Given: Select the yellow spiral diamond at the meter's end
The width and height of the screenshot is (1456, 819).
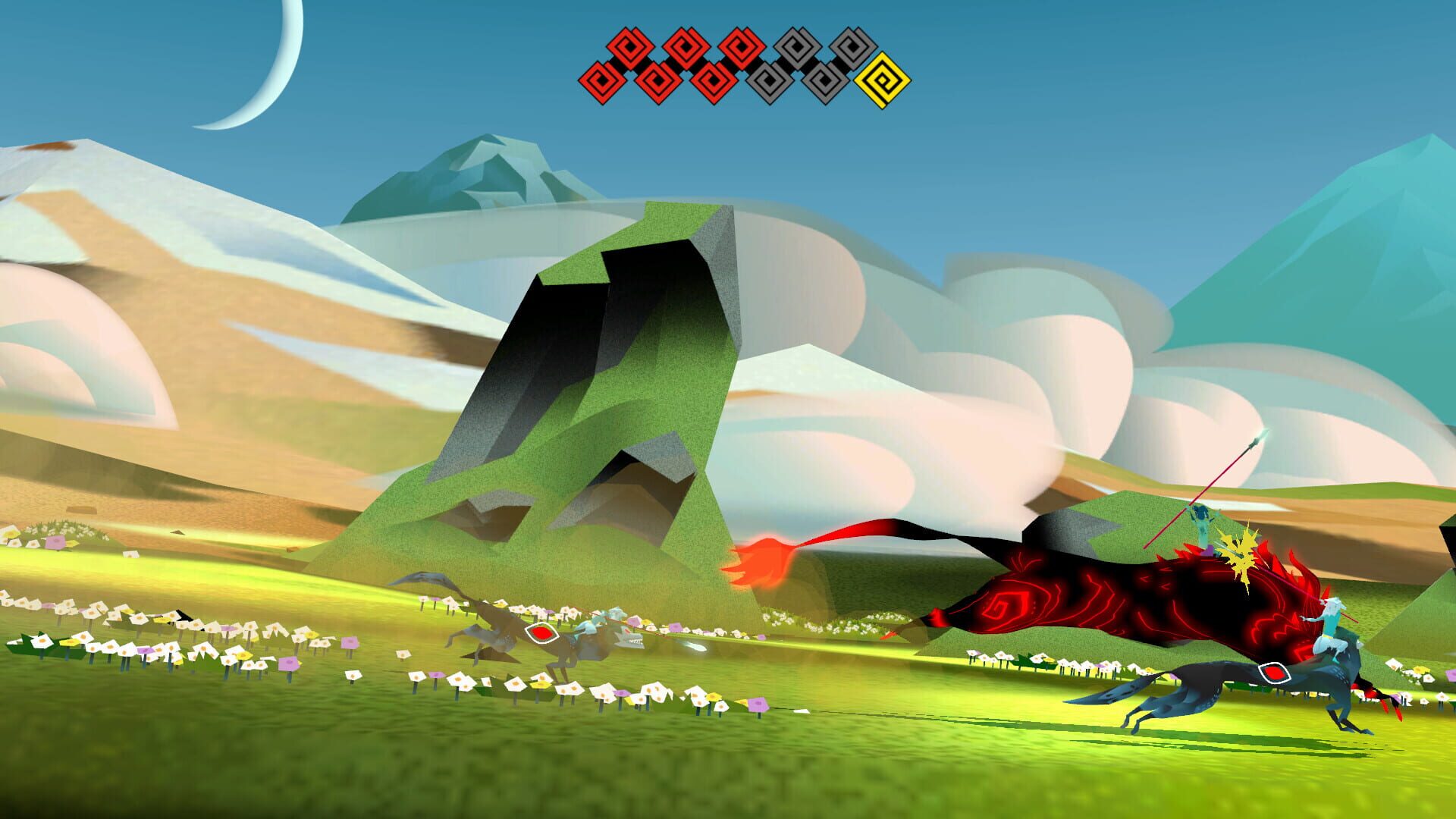Looking at the screenshot, I should click(883, 79).
